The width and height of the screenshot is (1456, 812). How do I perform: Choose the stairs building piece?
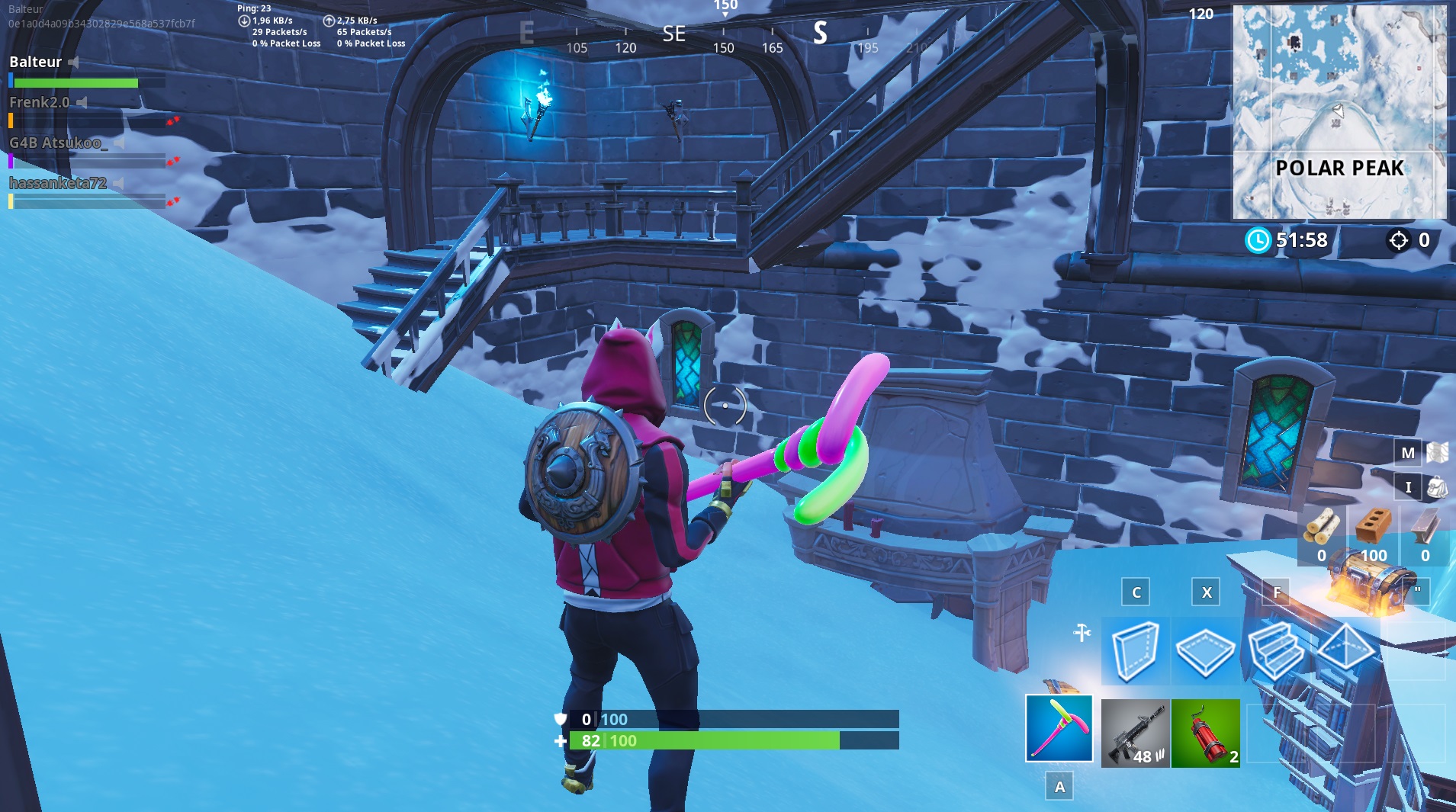click(1275, 650)
